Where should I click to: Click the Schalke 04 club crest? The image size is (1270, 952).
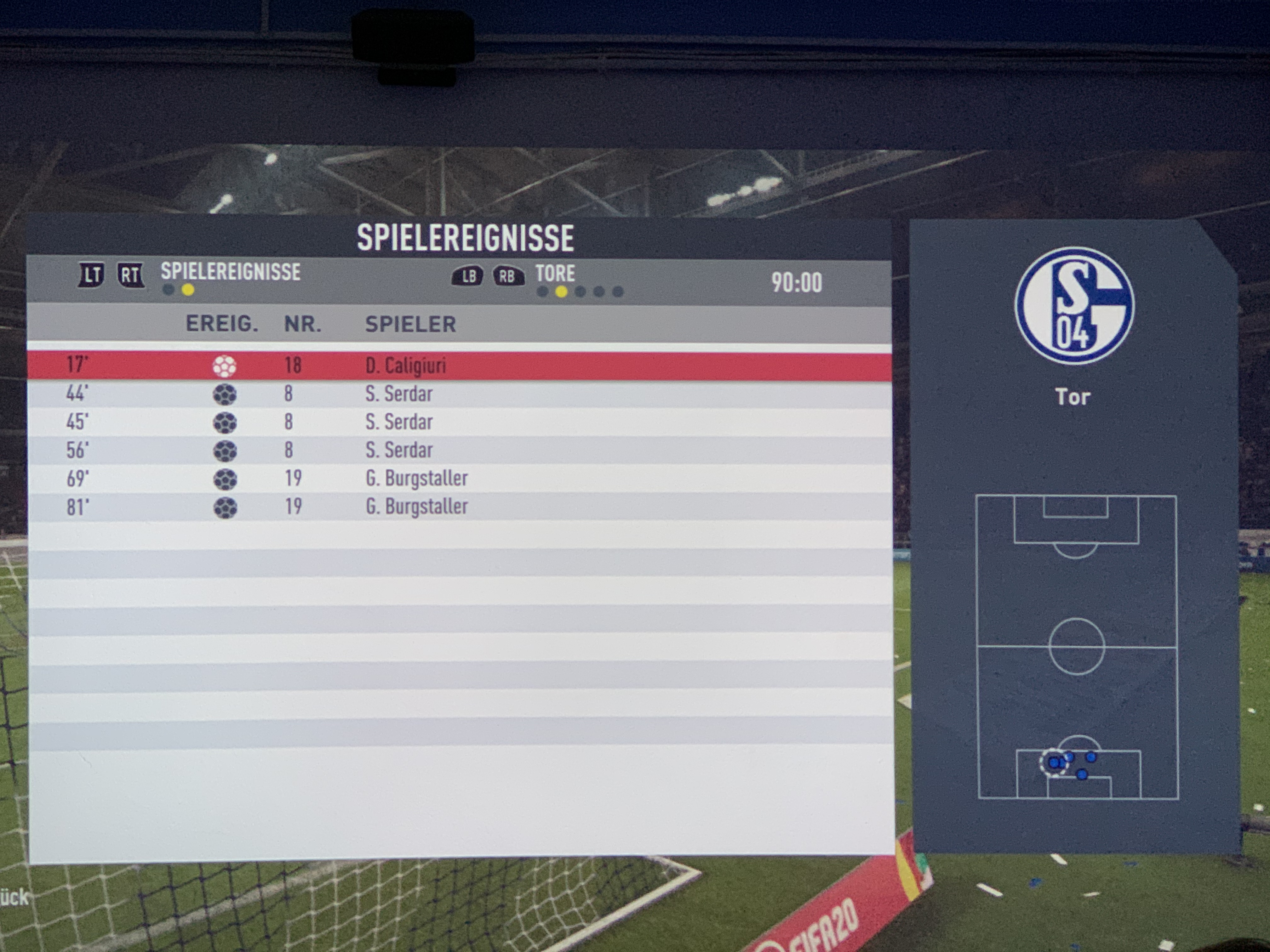click(1074, 306)
